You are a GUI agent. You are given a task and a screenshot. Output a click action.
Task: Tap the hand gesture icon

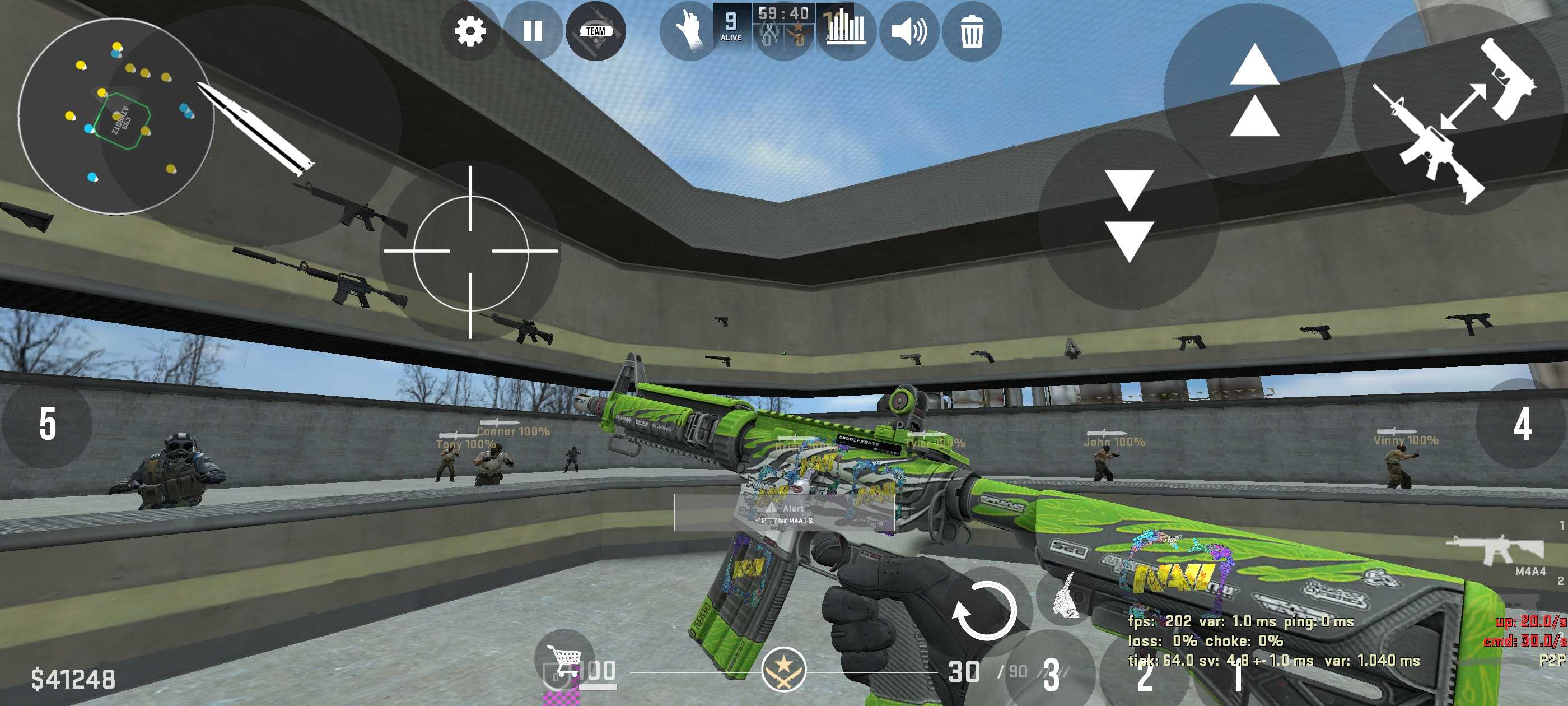point(690,31)
